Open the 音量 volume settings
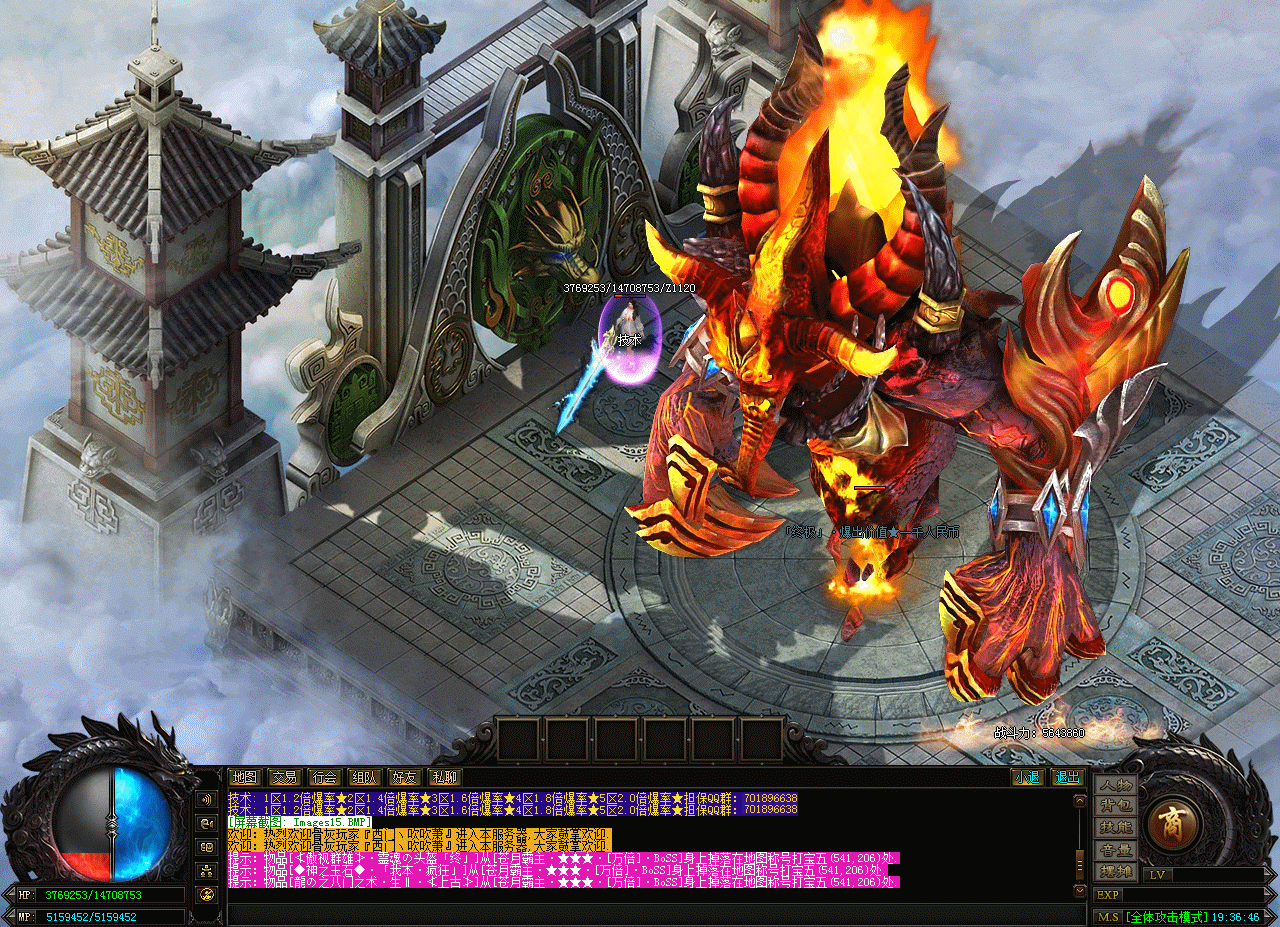Screen dimensions: 1280x927 click(x=1115, y=850)
